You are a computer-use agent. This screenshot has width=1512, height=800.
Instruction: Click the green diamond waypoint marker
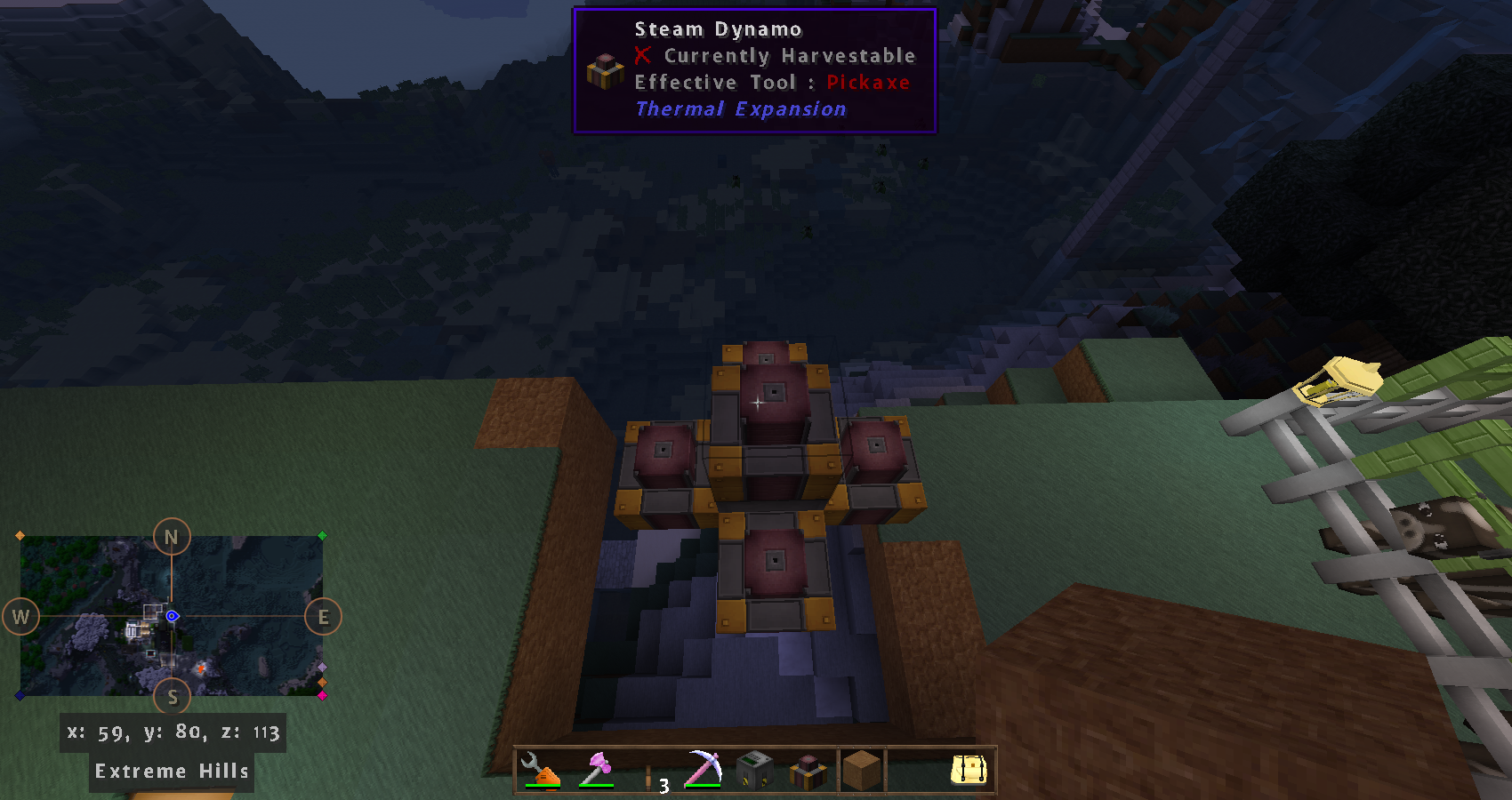pos(323,535)
